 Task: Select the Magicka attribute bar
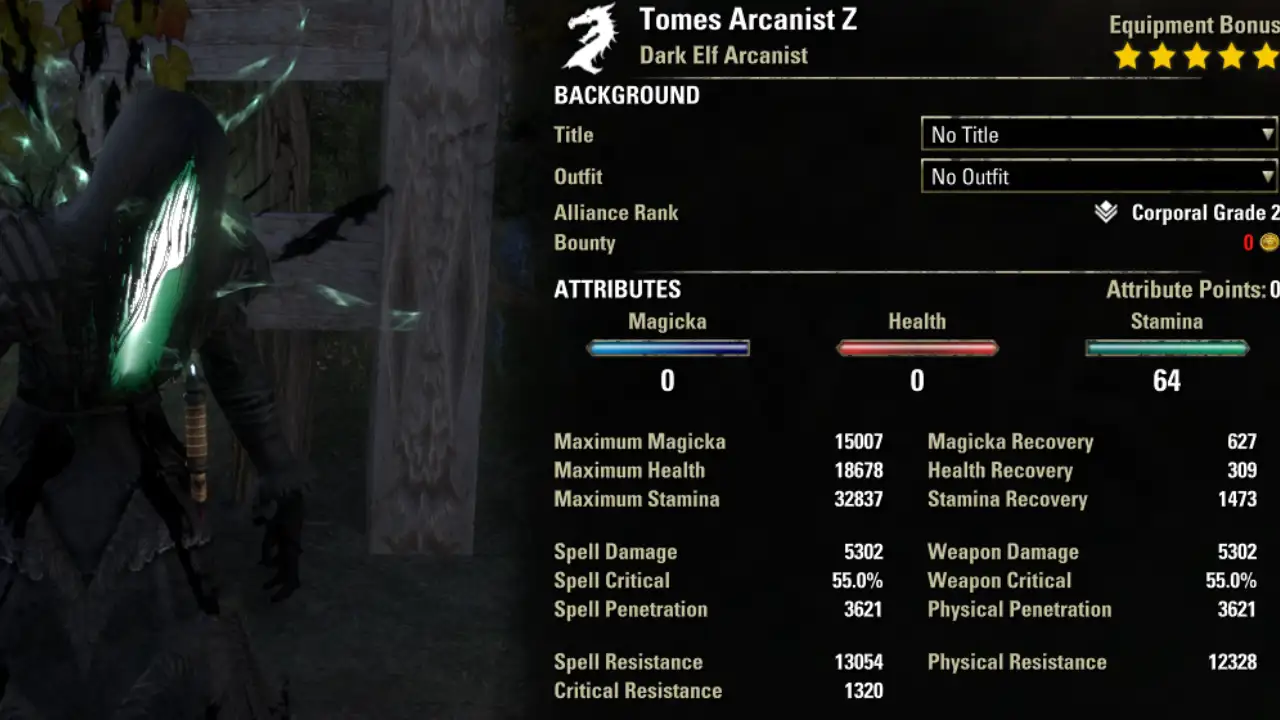click(x=668, y=348)
